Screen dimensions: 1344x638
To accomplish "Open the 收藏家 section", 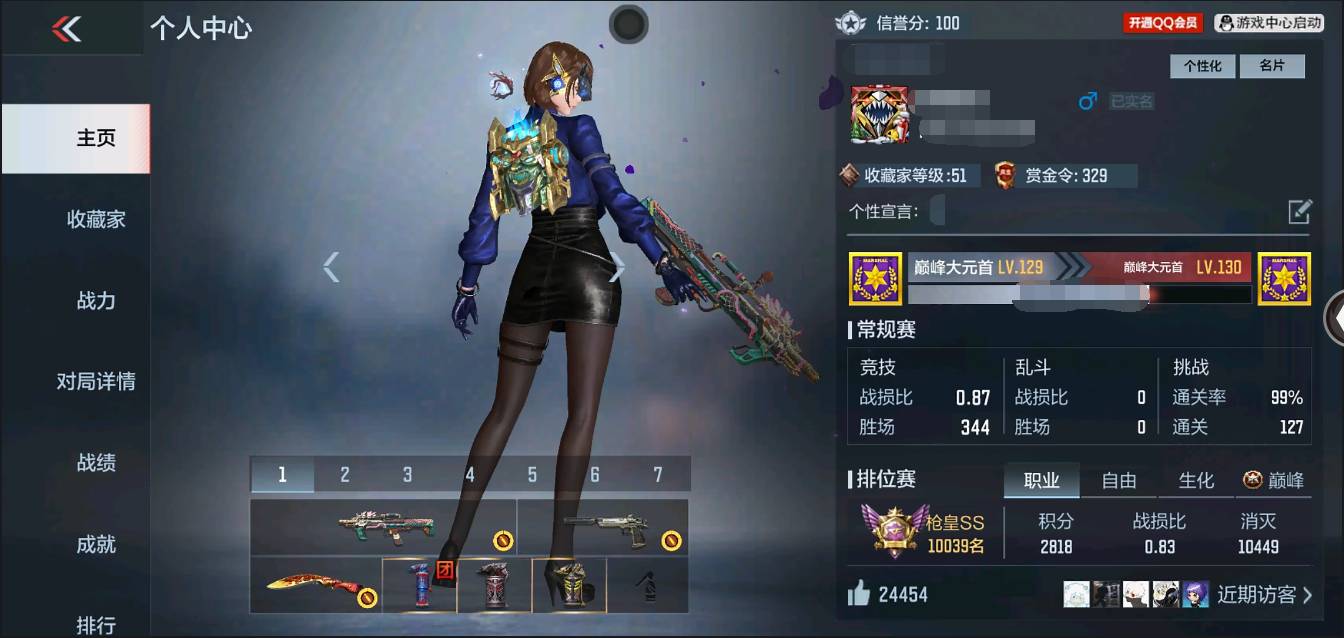I will point(96,219).
